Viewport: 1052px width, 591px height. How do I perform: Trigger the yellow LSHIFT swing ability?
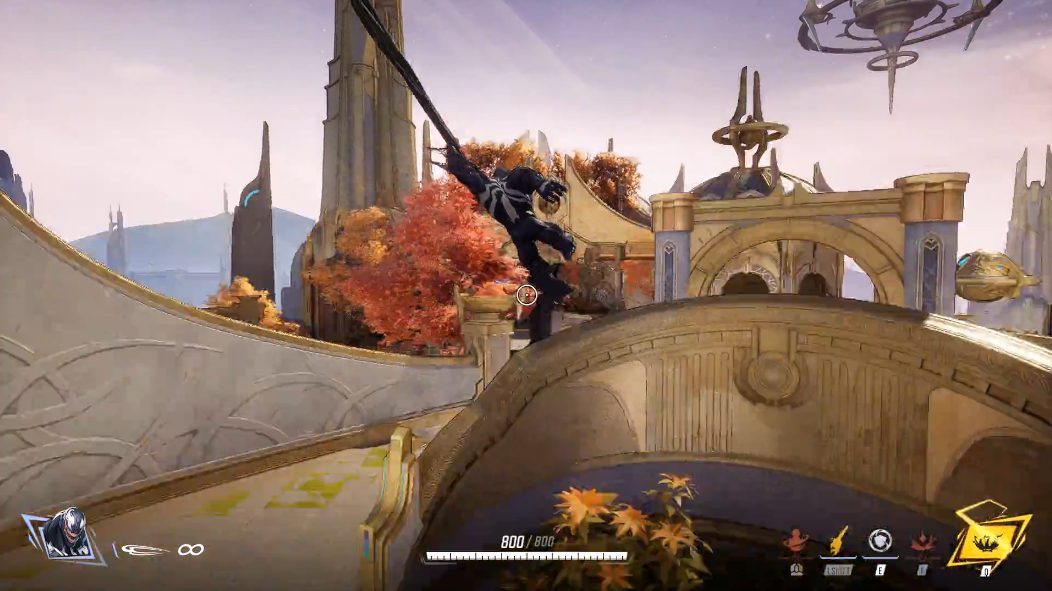click(837, 543)
